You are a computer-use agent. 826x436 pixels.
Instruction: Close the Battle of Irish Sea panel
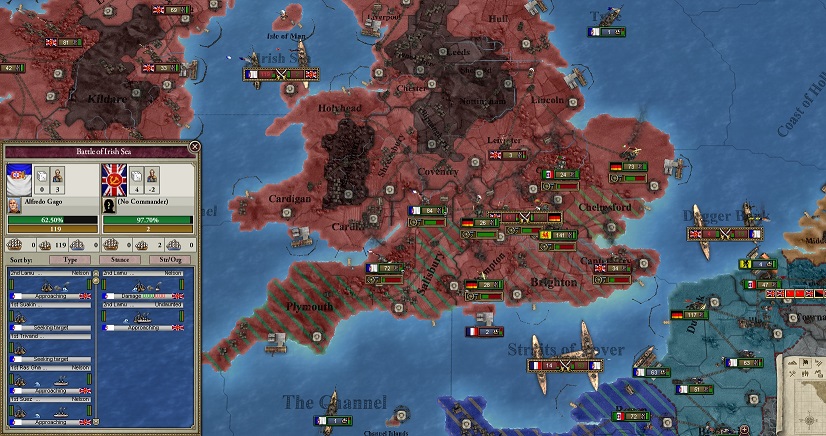click(x=194, y=147)
